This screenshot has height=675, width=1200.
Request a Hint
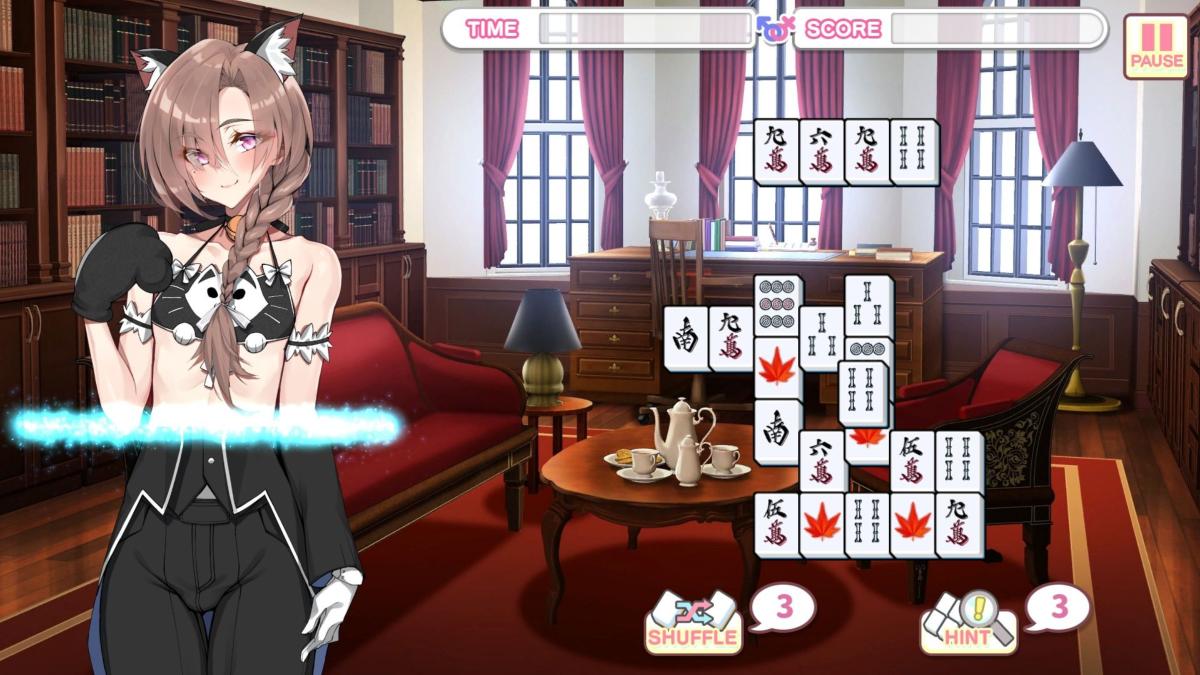[968, 622]
